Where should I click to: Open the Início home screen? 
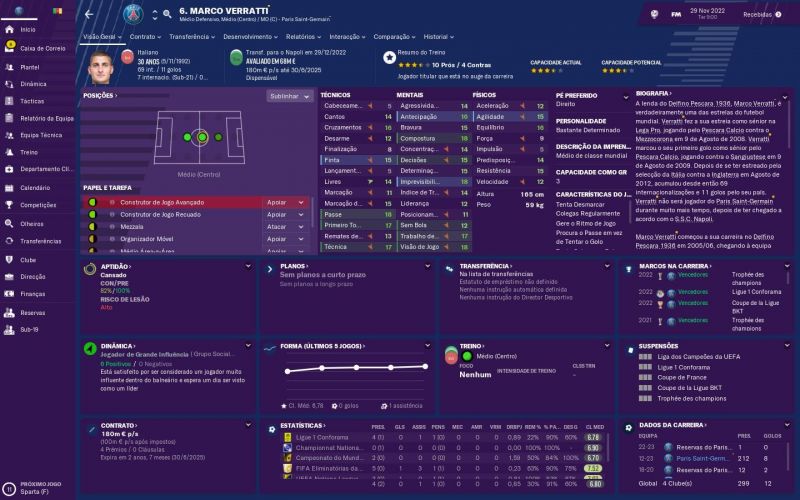(x=27, y=30)
